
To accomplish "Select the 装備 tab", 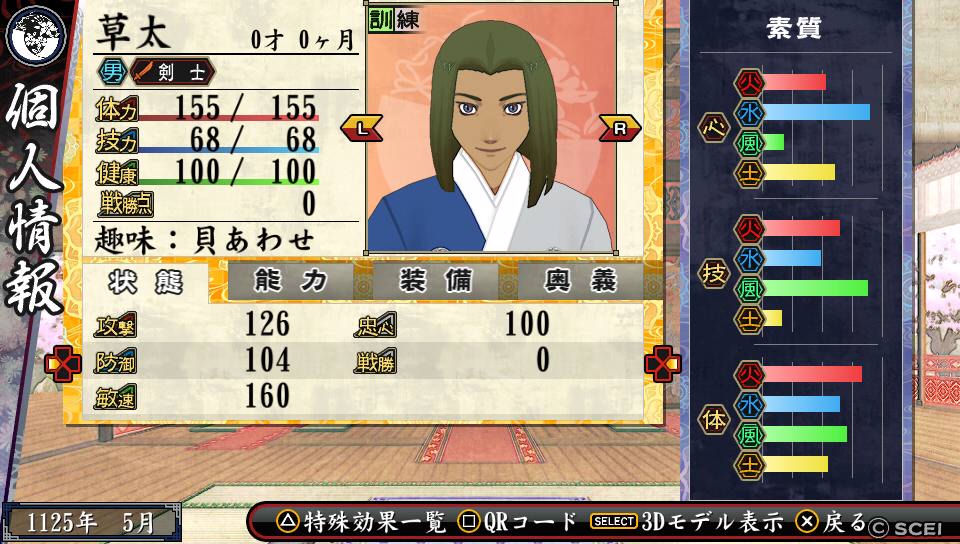I will [435, 282].
